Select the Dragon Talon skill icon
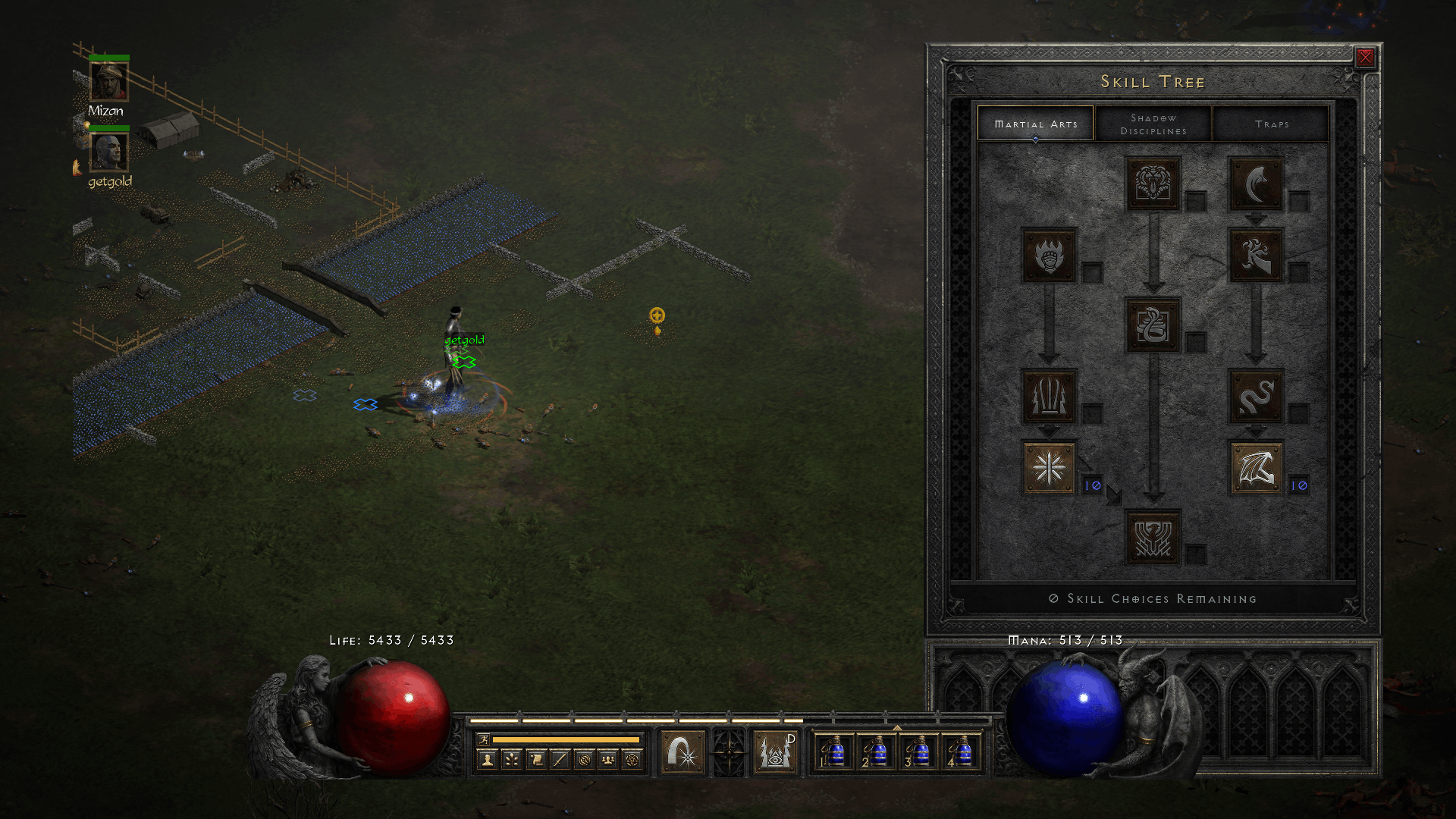The image size is (1456, 819). click(1256, 184)
